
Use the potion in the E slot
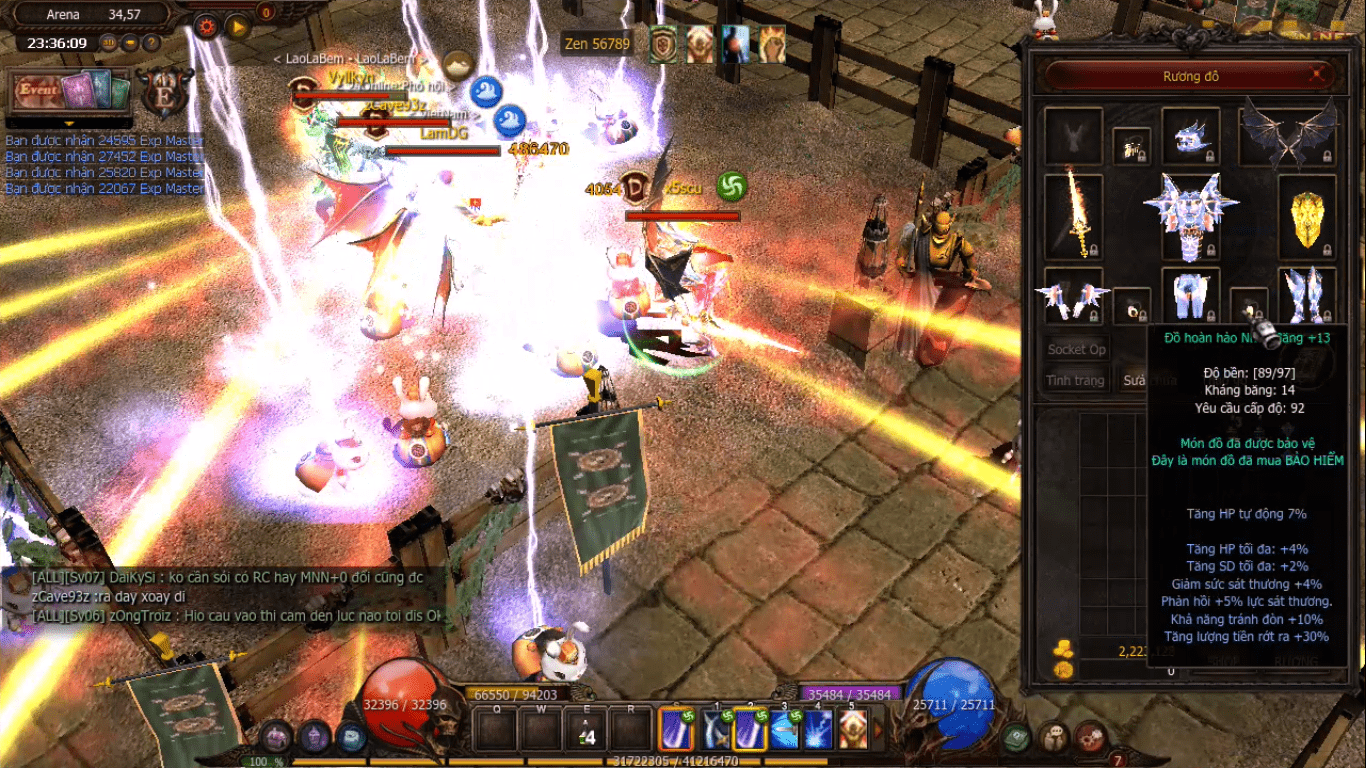(x=586, y=730)
